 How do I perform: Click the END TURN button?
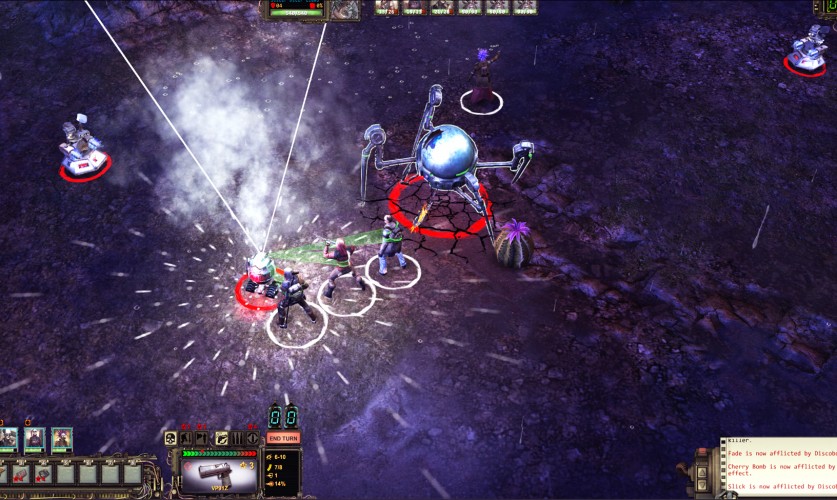coord(283,438)
